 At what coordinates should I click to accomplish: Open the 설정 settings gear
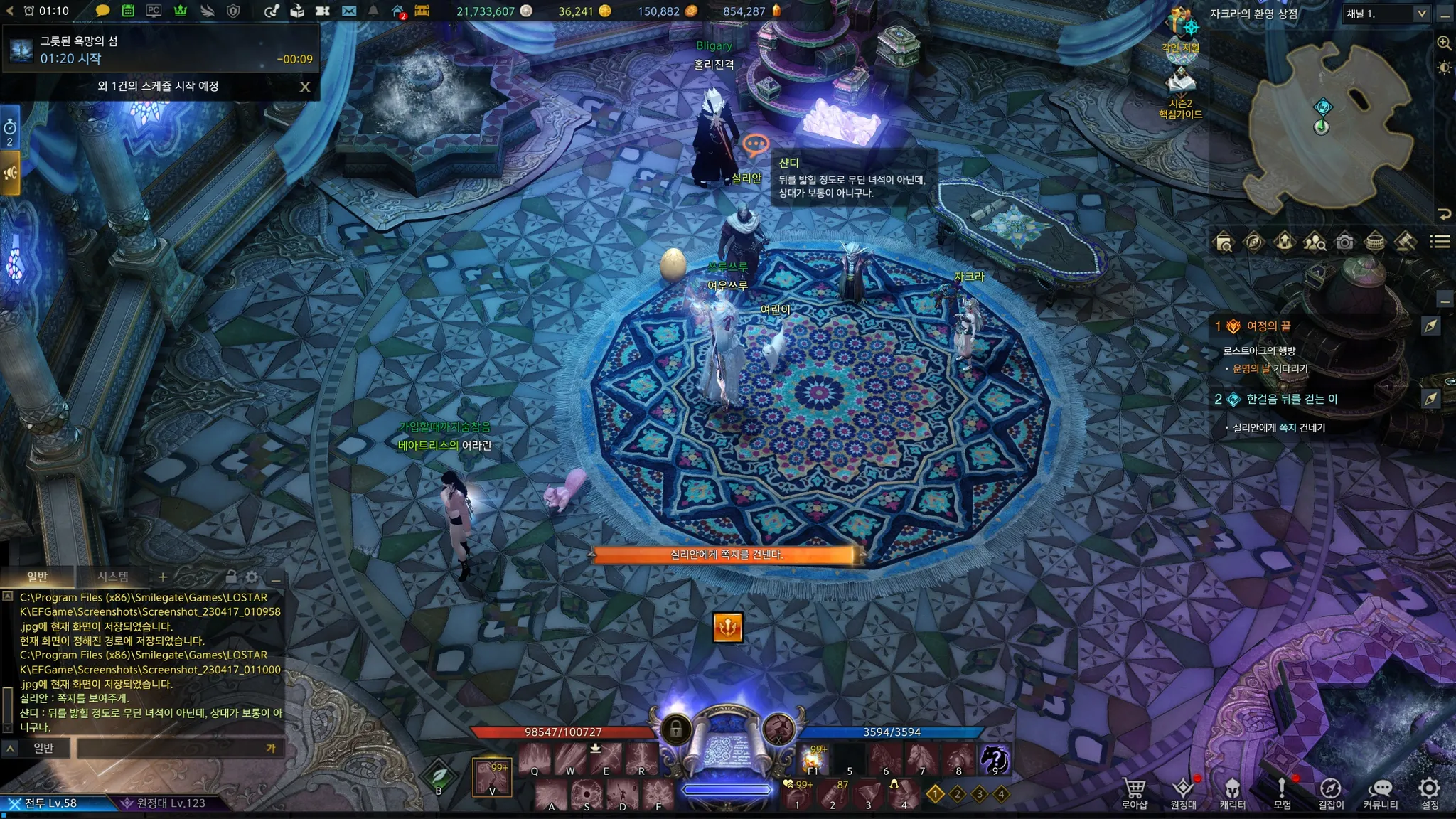1430,793
